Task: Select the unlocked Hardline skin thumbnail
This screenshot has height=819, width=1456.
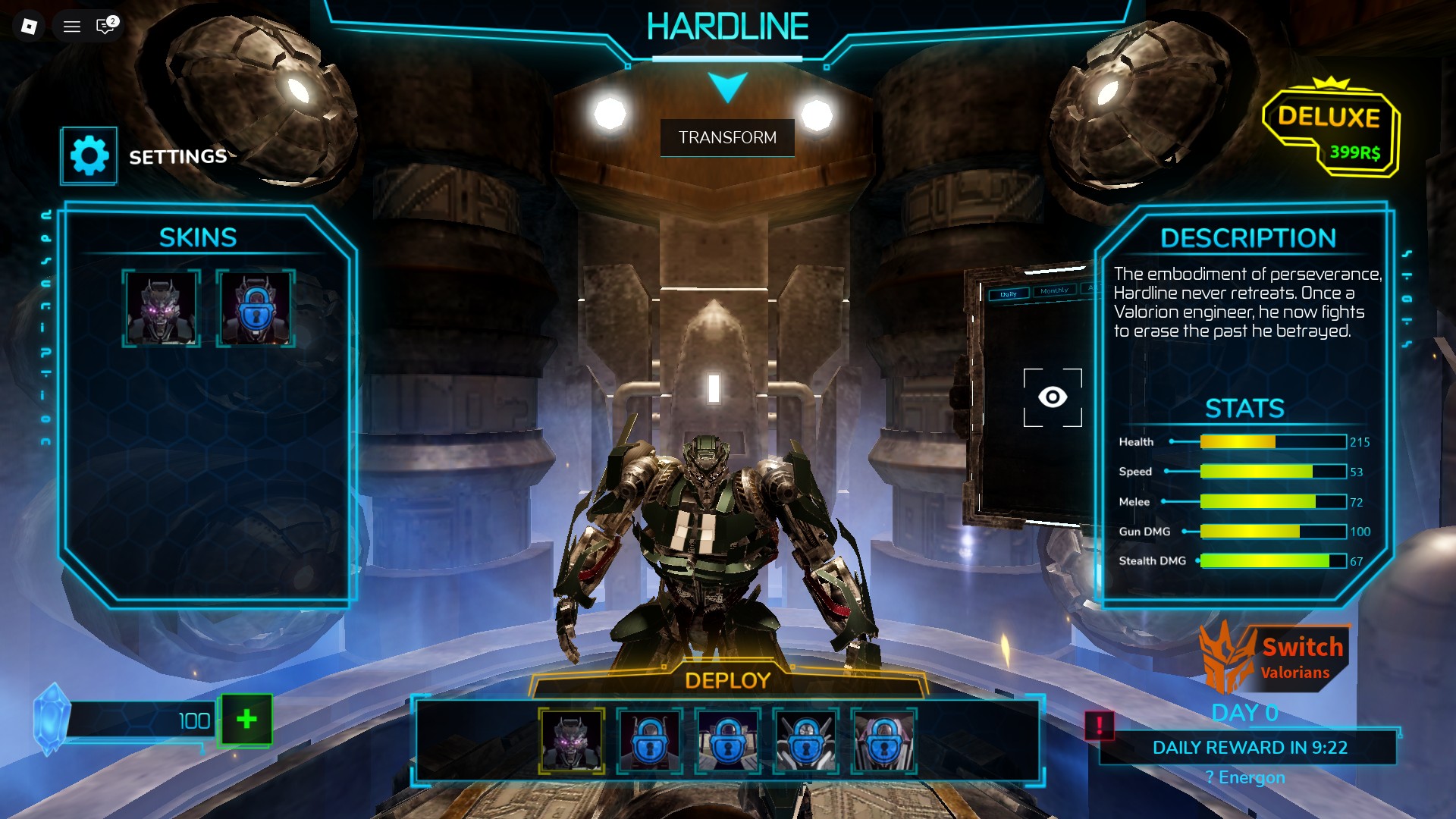Action: click(x=162, y=308)
